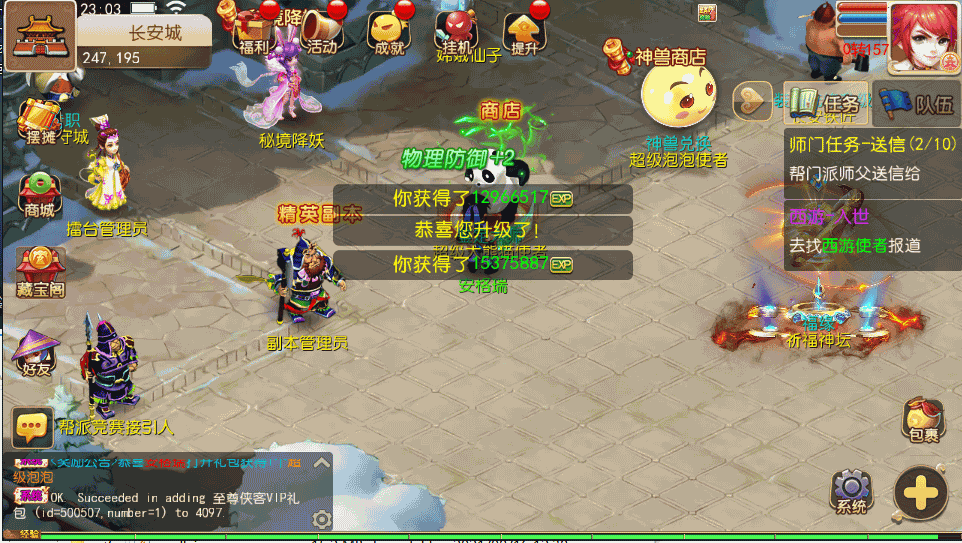Open the yellow chat bubble button
The width and height of the screenshot is (962, 543).
(32, 427)
